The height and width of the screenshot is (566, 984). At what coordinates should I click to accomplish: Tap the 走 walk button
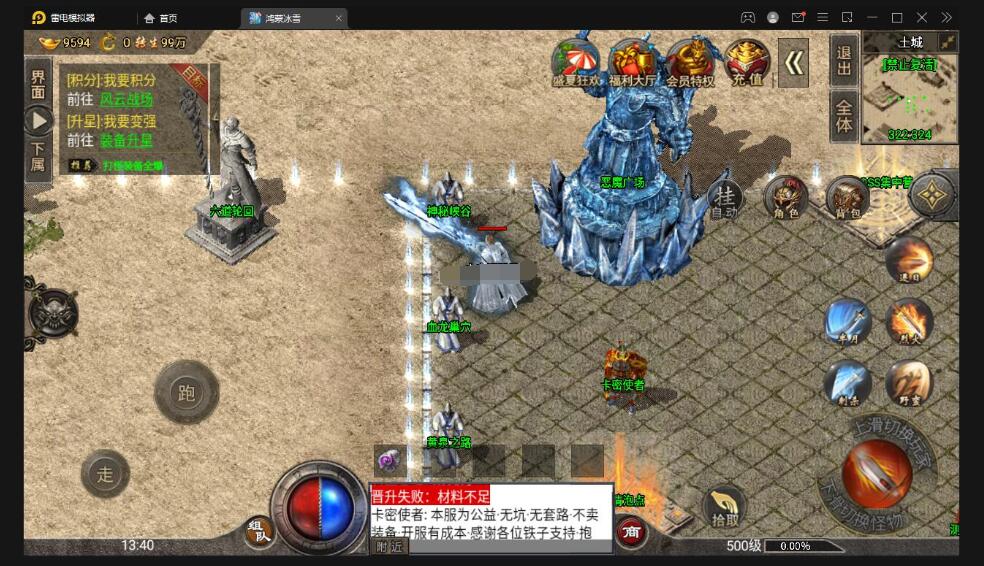tap(105, 474)
